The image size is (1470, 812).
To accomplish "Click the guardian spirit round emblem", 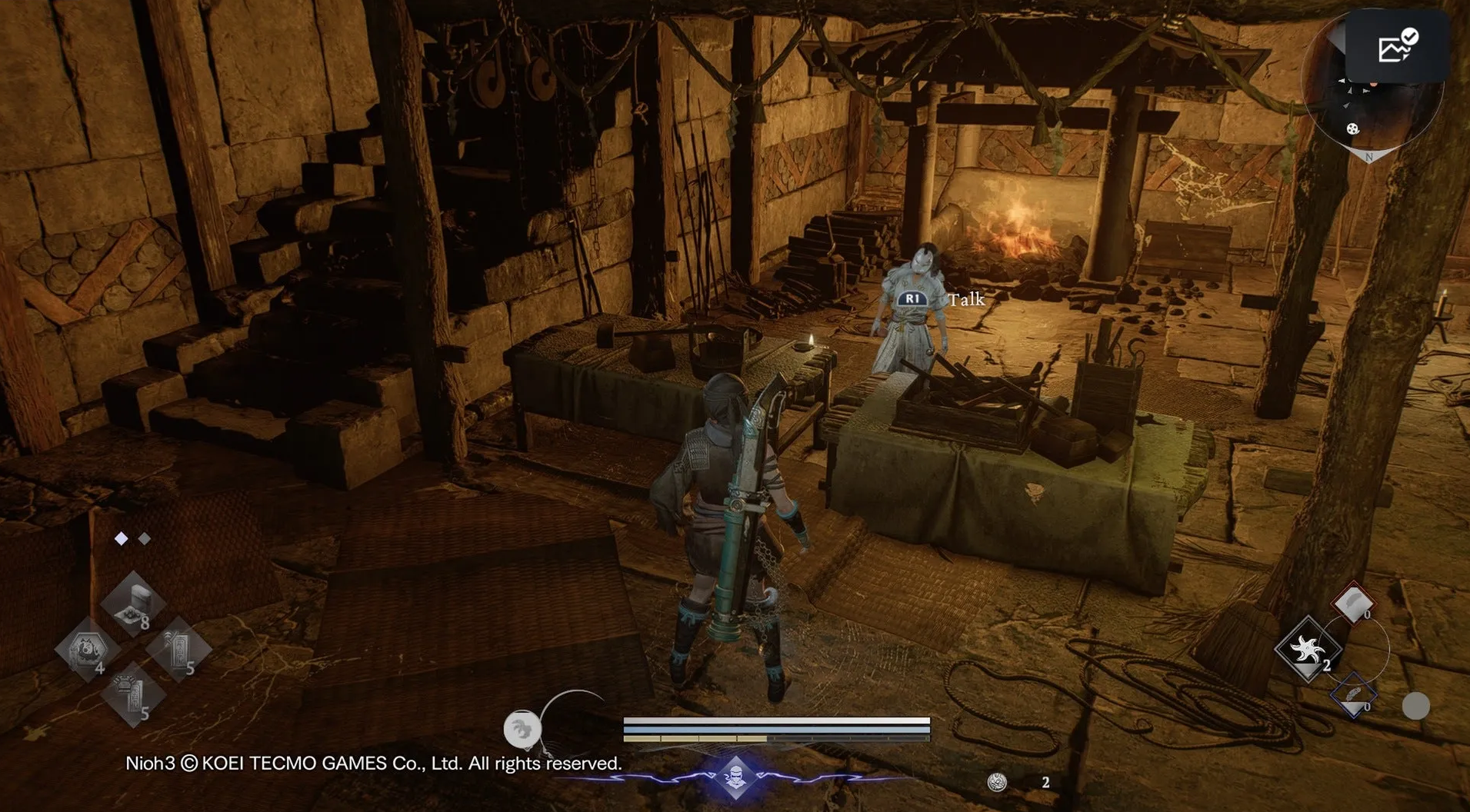I will coord(522,729).
